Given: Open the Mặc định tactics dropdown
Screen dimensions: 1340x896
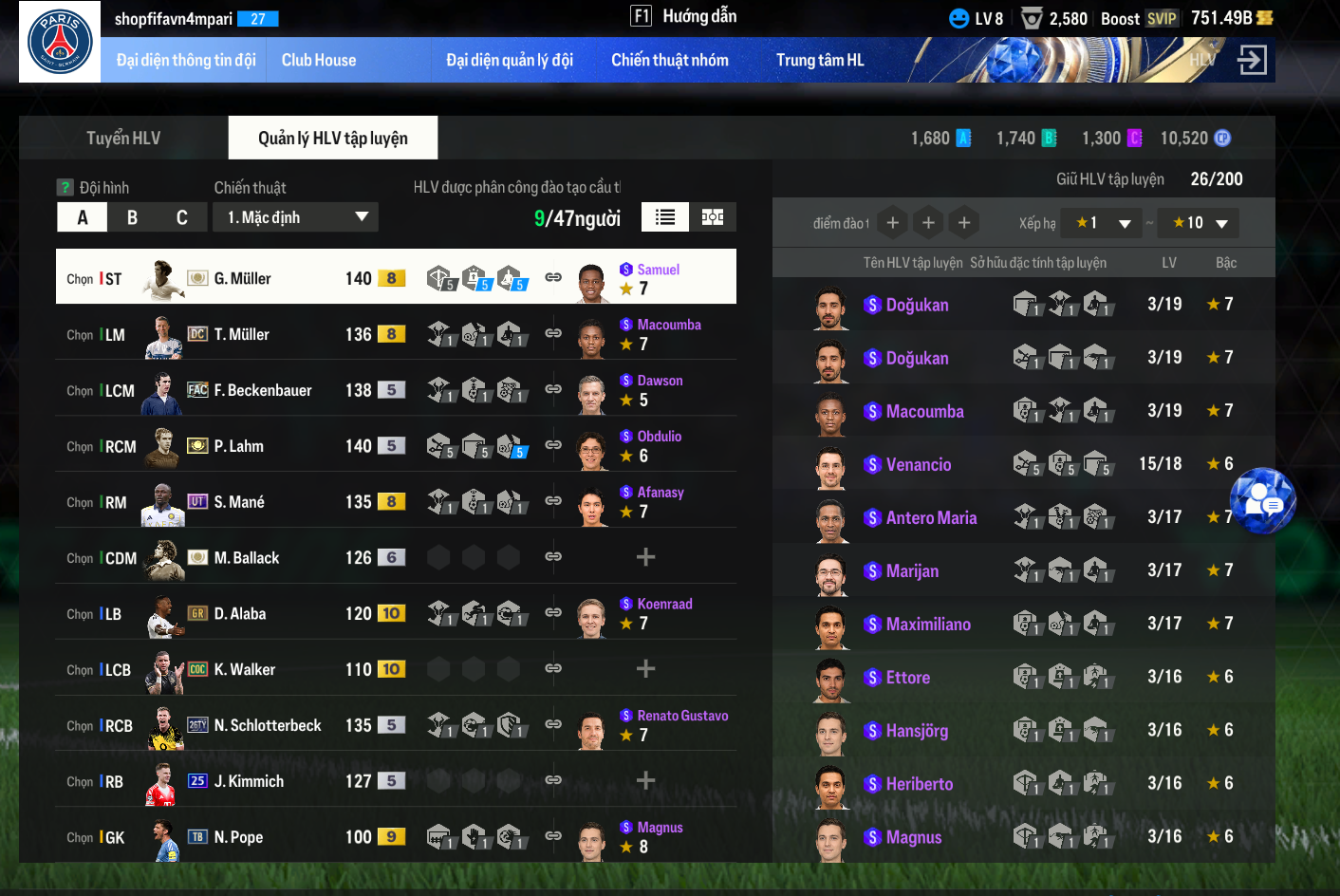Looking at the screenshot, I should (x=296, y=217).
